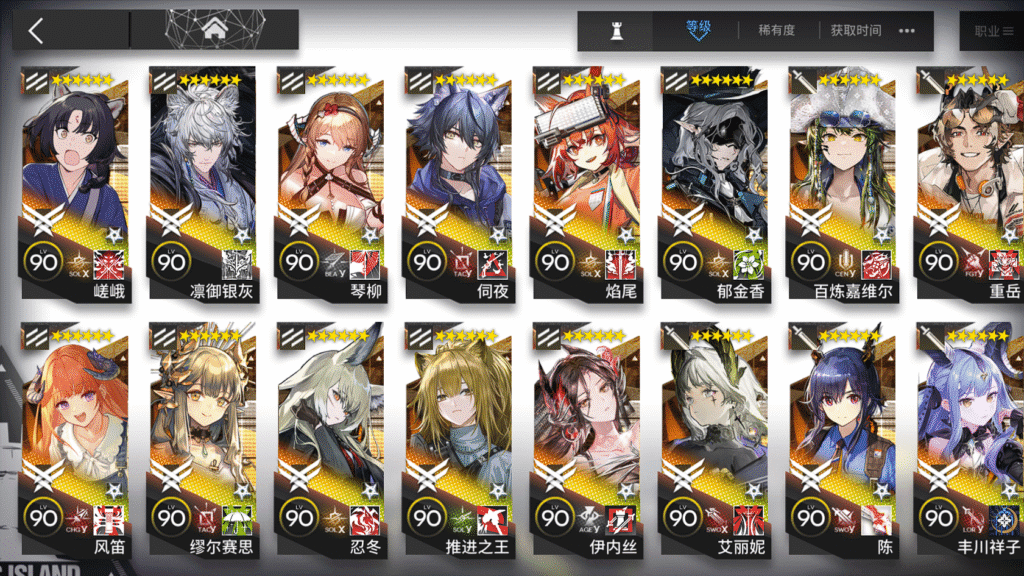Select the rook tower icon tab
Viewport: 1024px width, 576px height.
pos(616,31)
